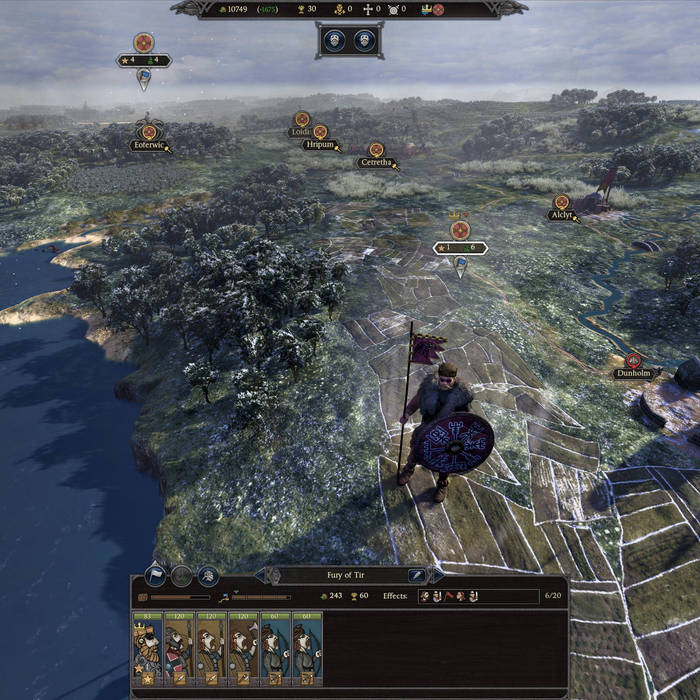Open the left face portrait notification
The image size is (700, 700).
point(335,40)
